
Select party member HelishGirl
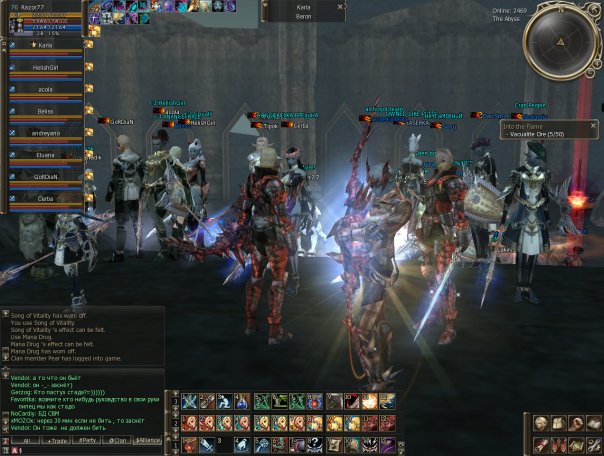click(45, 66)
